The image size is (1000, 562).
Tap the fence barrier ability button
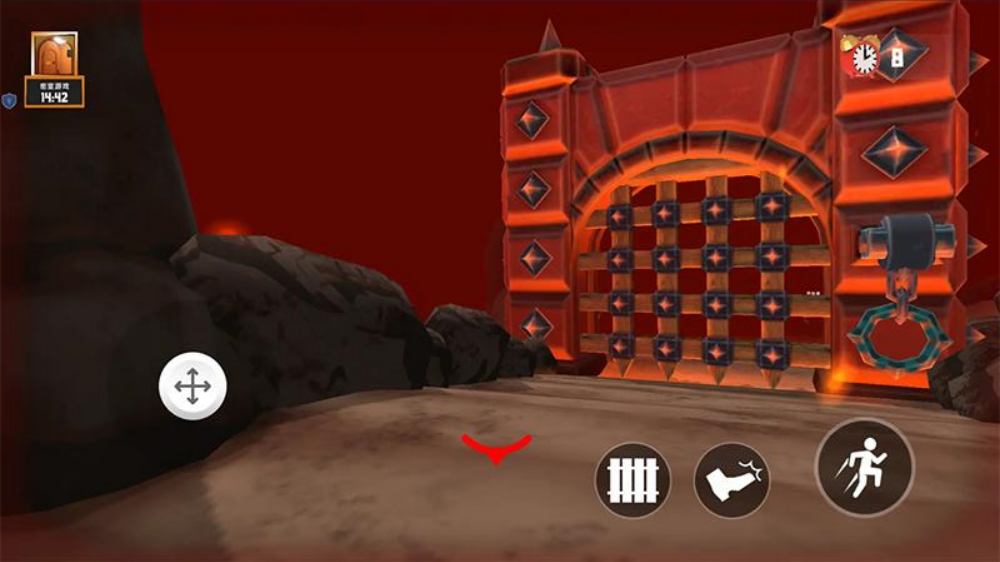(x=633, y=480)
